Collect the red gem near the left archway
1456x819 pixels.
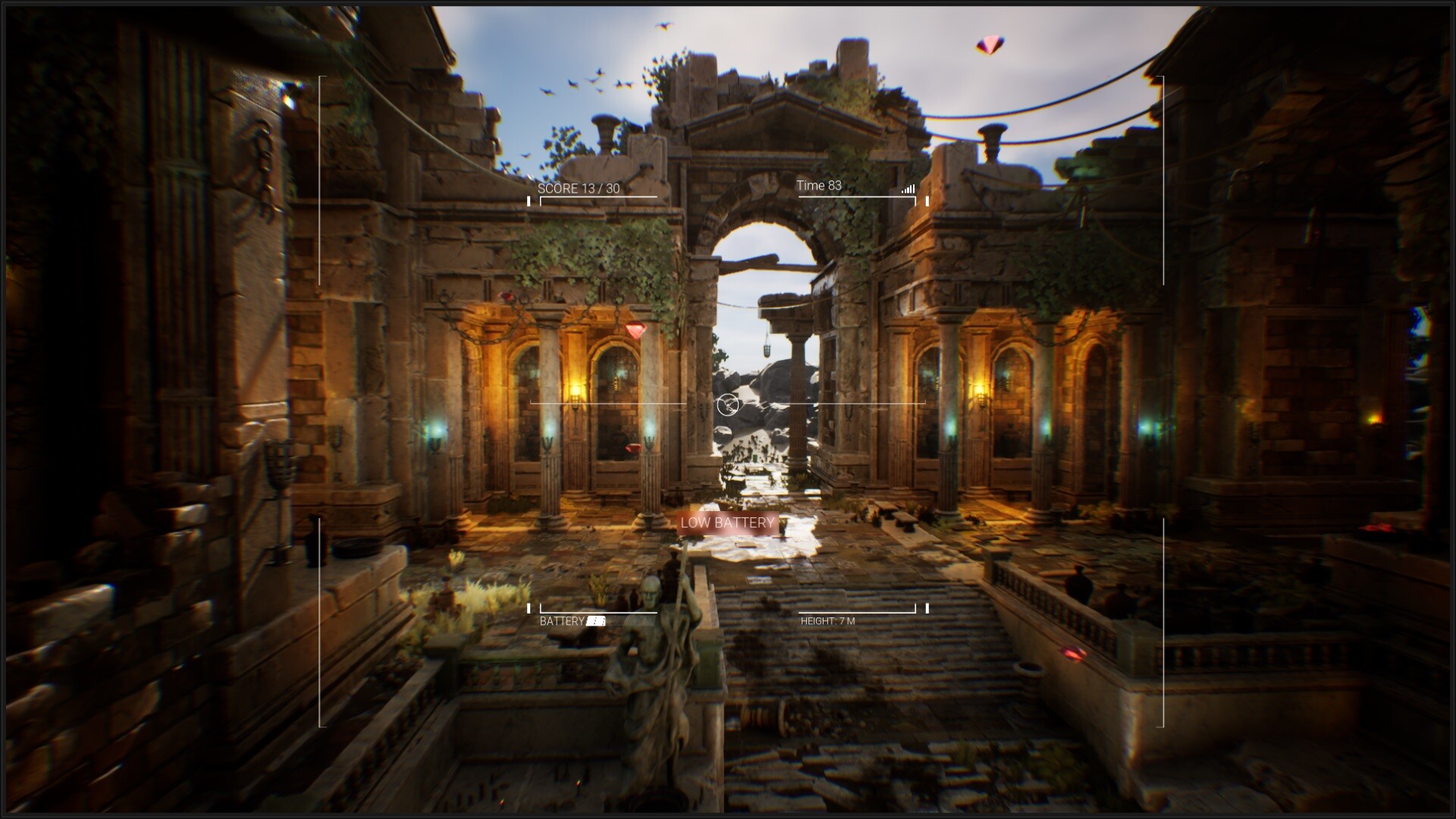pos(637,328)
